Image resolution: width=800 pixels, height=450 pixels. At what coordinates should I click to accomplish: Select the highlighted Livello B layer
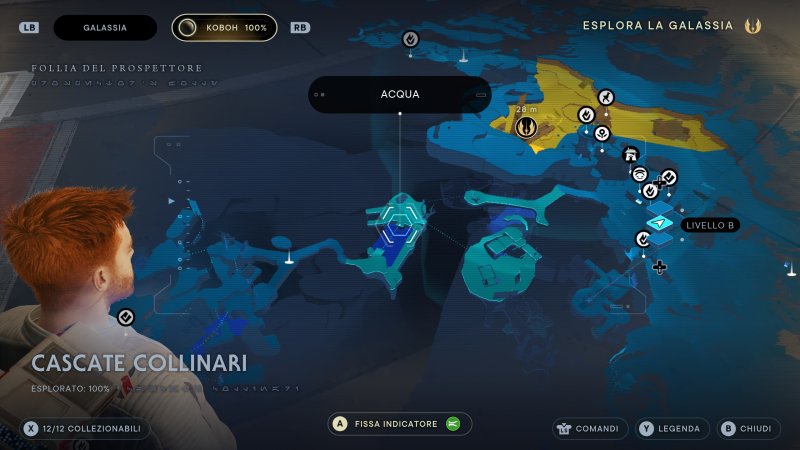coord(660,223)
